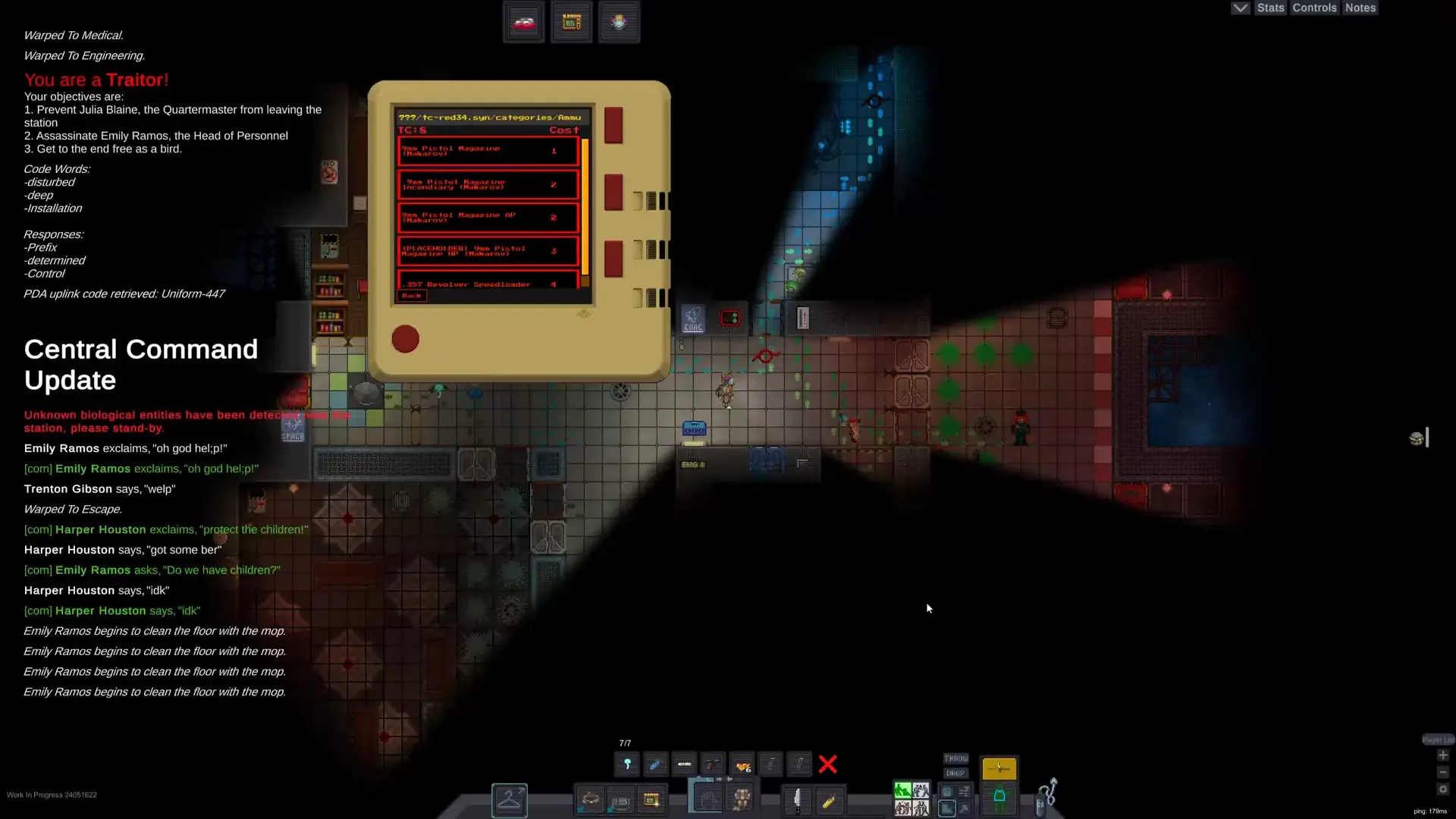Click the yellow health alert icon
Viewport: 1456px width, 819px height.
(999, 767)
